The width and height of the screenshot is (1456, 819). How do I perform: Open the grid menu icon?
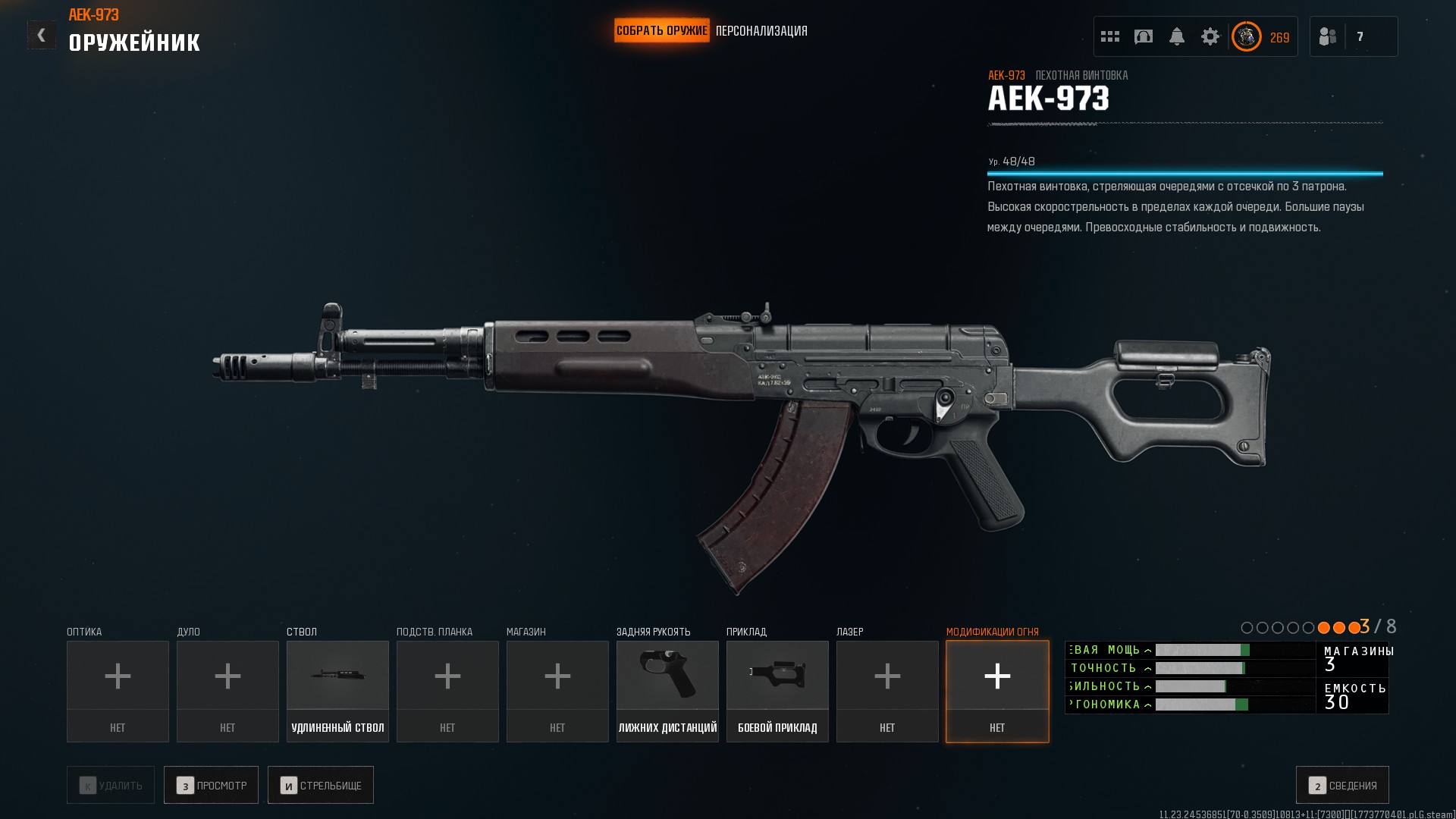1110,36
